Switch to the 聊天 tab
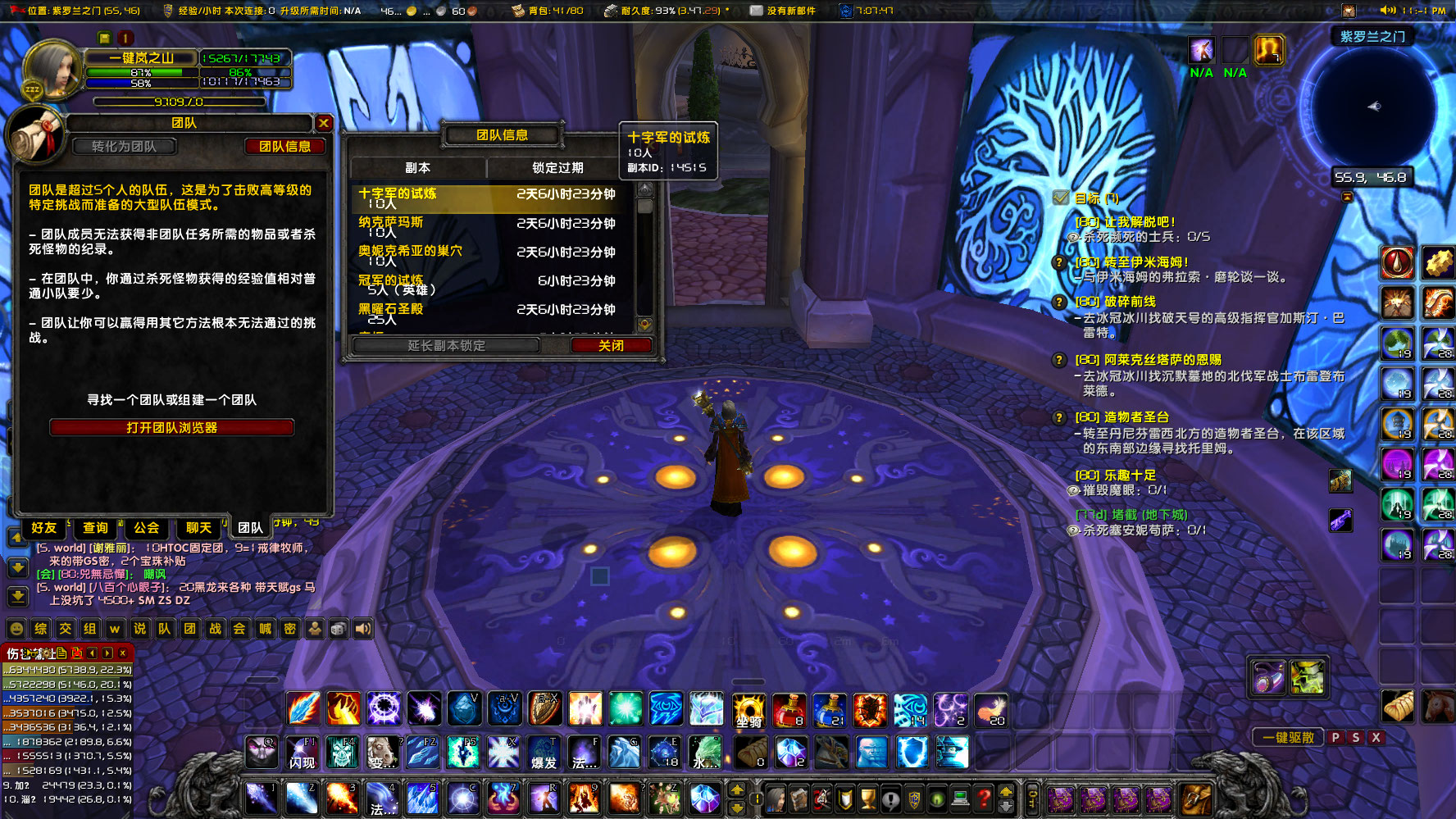Image resolution: width=1456 pixels, height=819 pixels. (x=197, y=528)
